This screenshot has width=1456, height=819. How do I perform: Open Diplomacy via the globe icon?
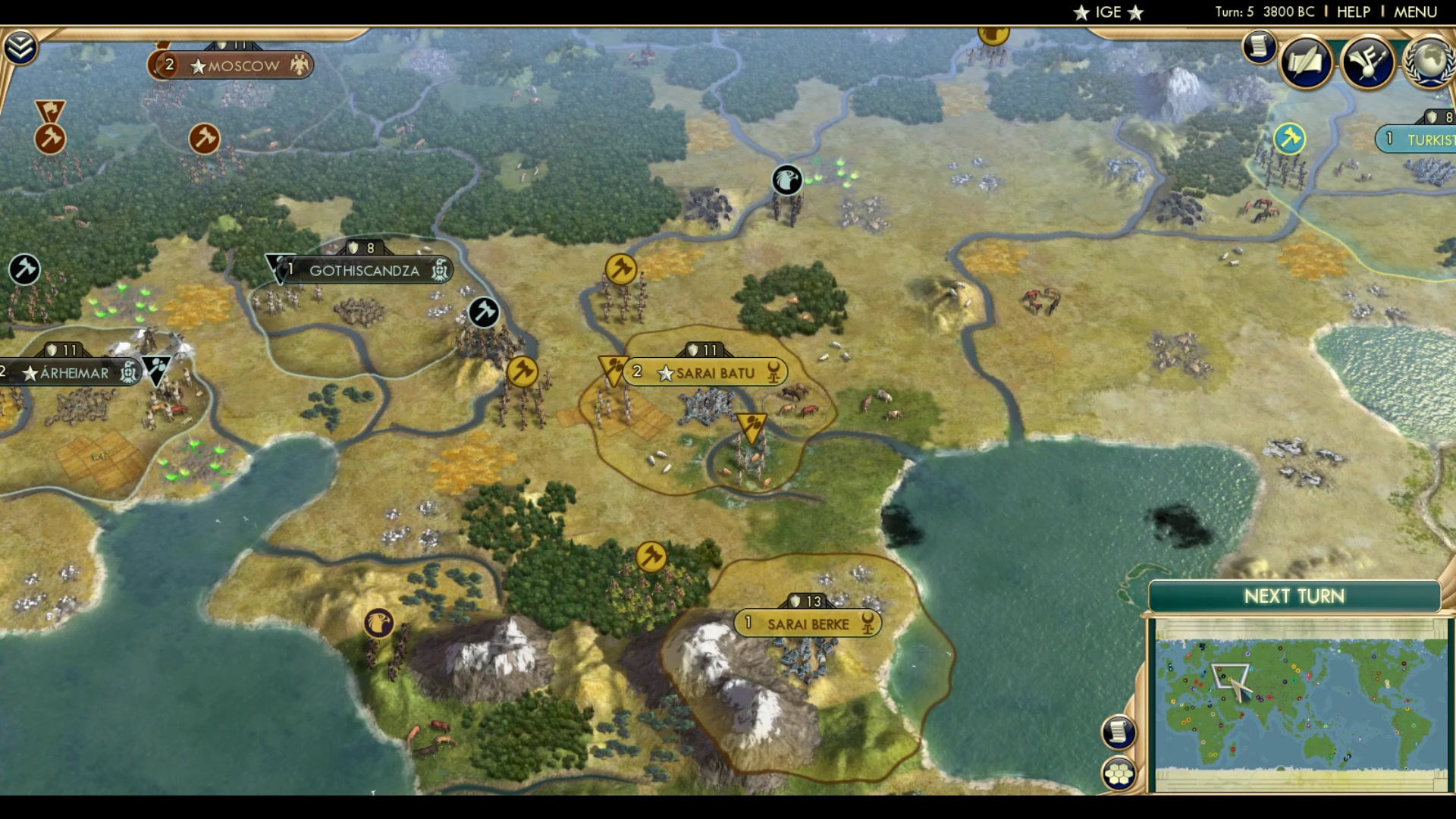[1427, 64]
